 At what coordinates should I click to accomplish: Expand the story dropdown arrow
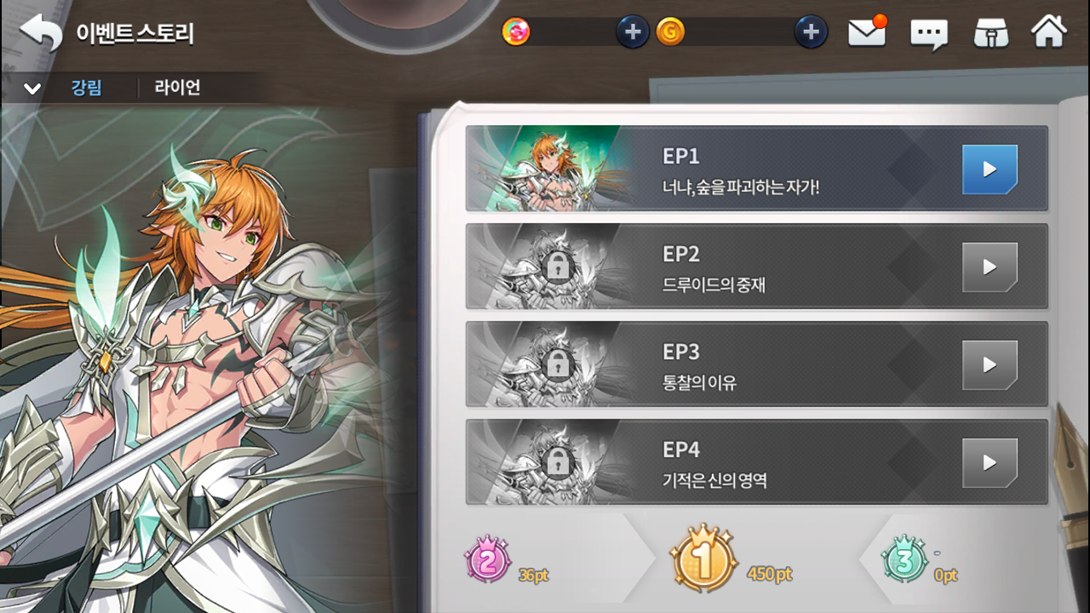pos(32,89)
